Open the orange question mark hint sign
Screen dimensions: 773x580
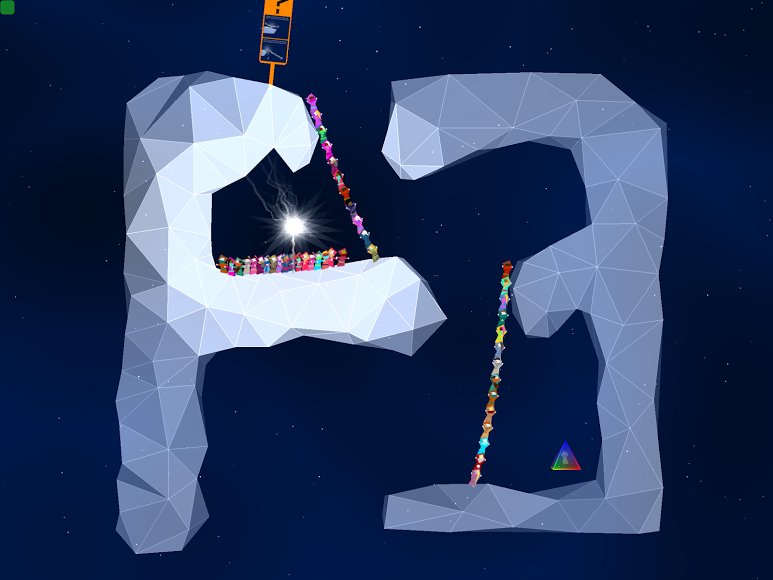[276, 30]
